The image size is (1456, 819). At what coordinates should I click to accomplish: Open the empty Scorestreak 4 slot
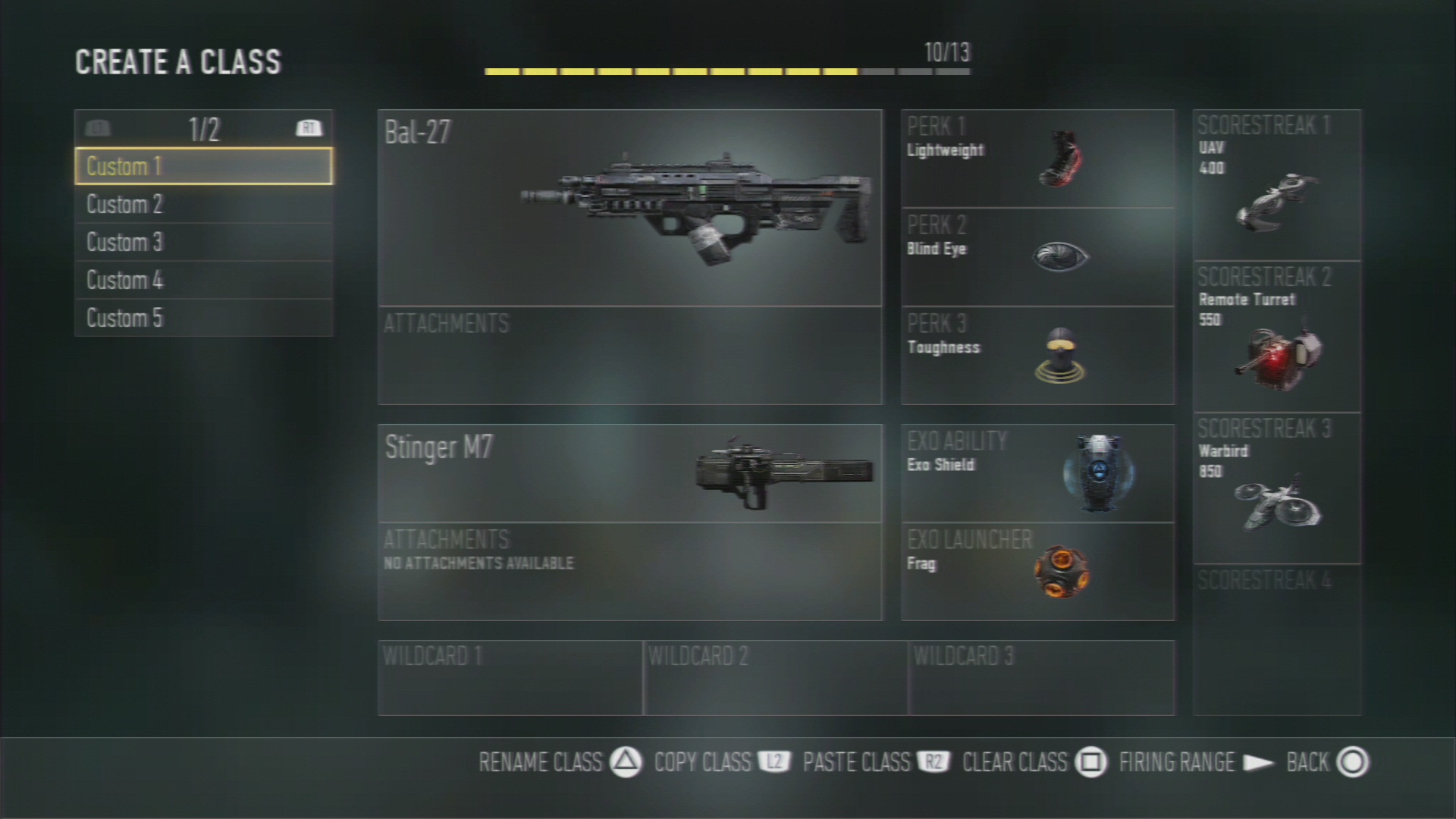pos(1277,640)
